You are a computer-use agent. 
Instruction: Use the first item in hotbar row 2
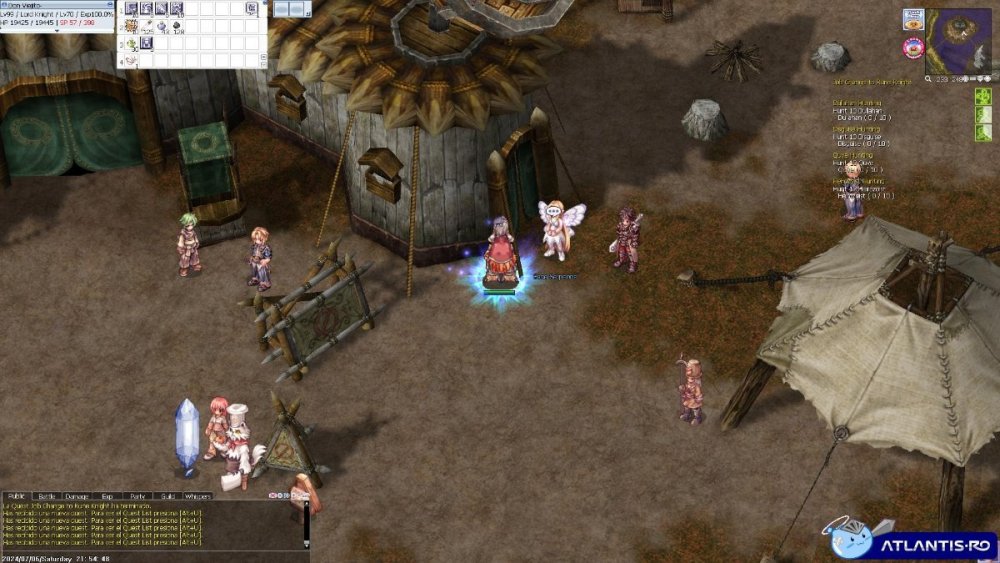131,26
